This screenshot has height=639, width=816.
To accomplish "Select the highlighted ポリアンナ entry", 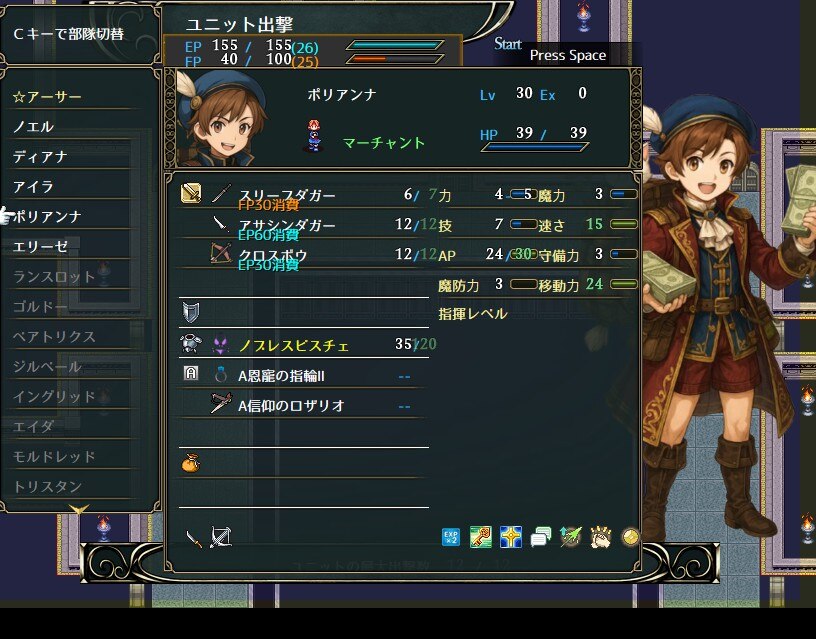I will (x=48, y=217).
